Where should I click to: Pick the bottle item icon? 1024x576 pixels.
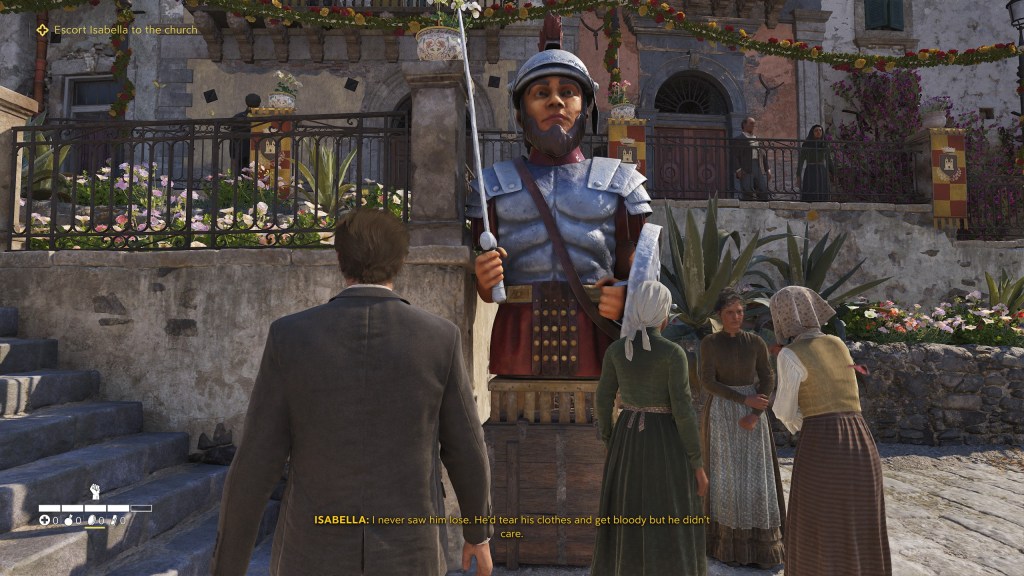114,520
